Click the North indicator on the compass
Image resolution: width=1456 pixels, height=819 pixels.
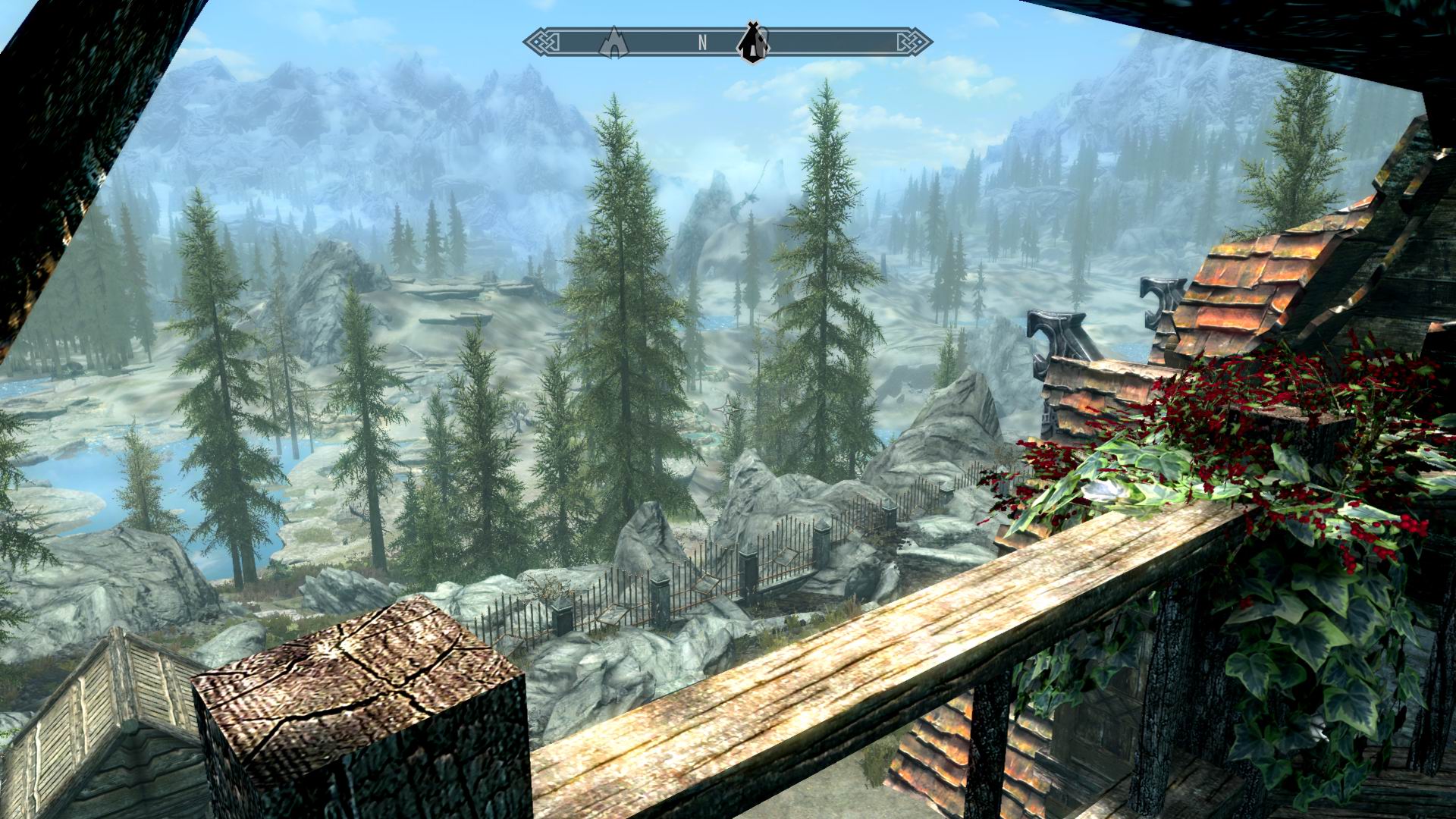click(x=703, y=43)
